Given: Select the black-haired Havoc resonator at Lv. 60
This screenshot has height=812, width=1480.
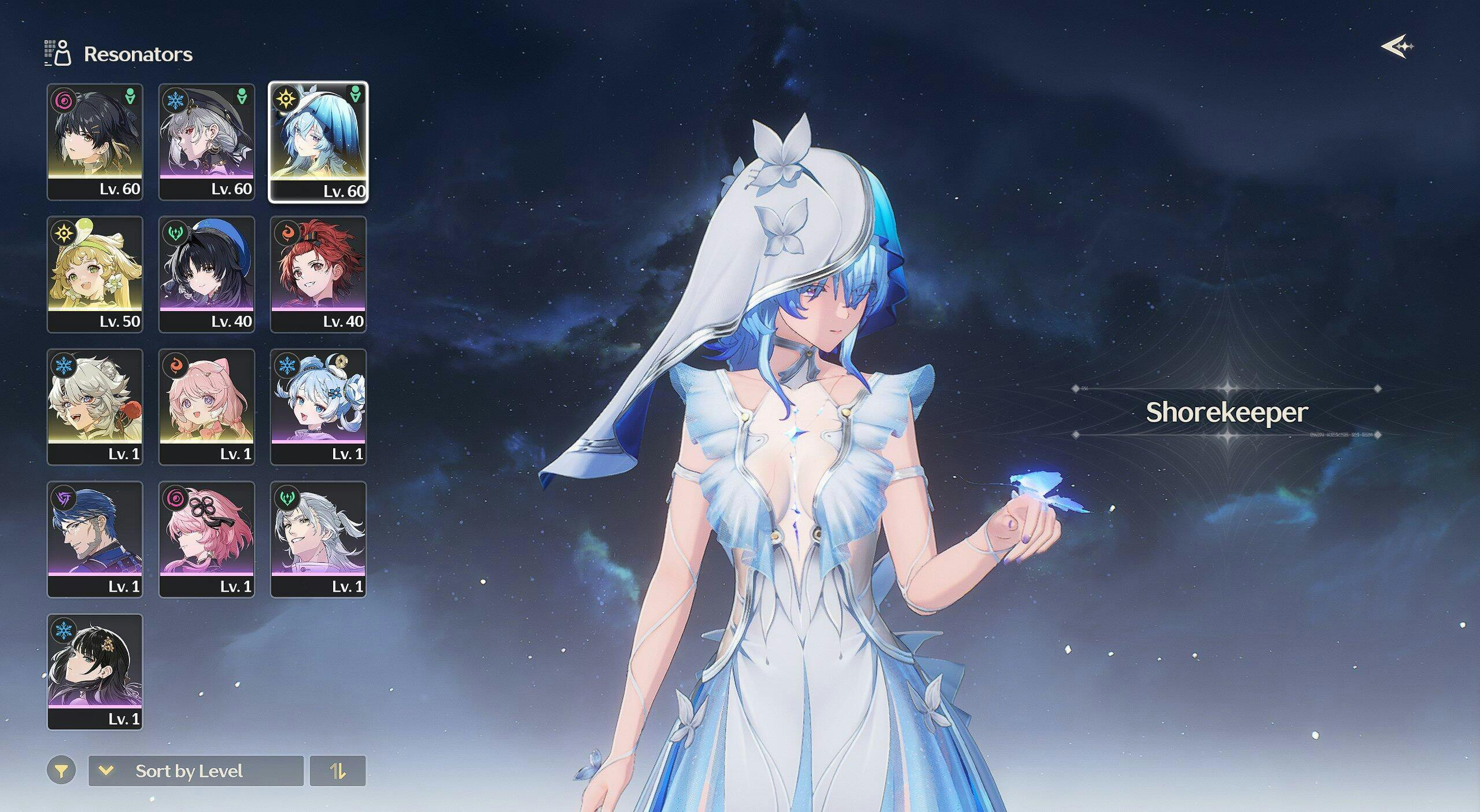Looking at the screenshot, I should [95, 142].
